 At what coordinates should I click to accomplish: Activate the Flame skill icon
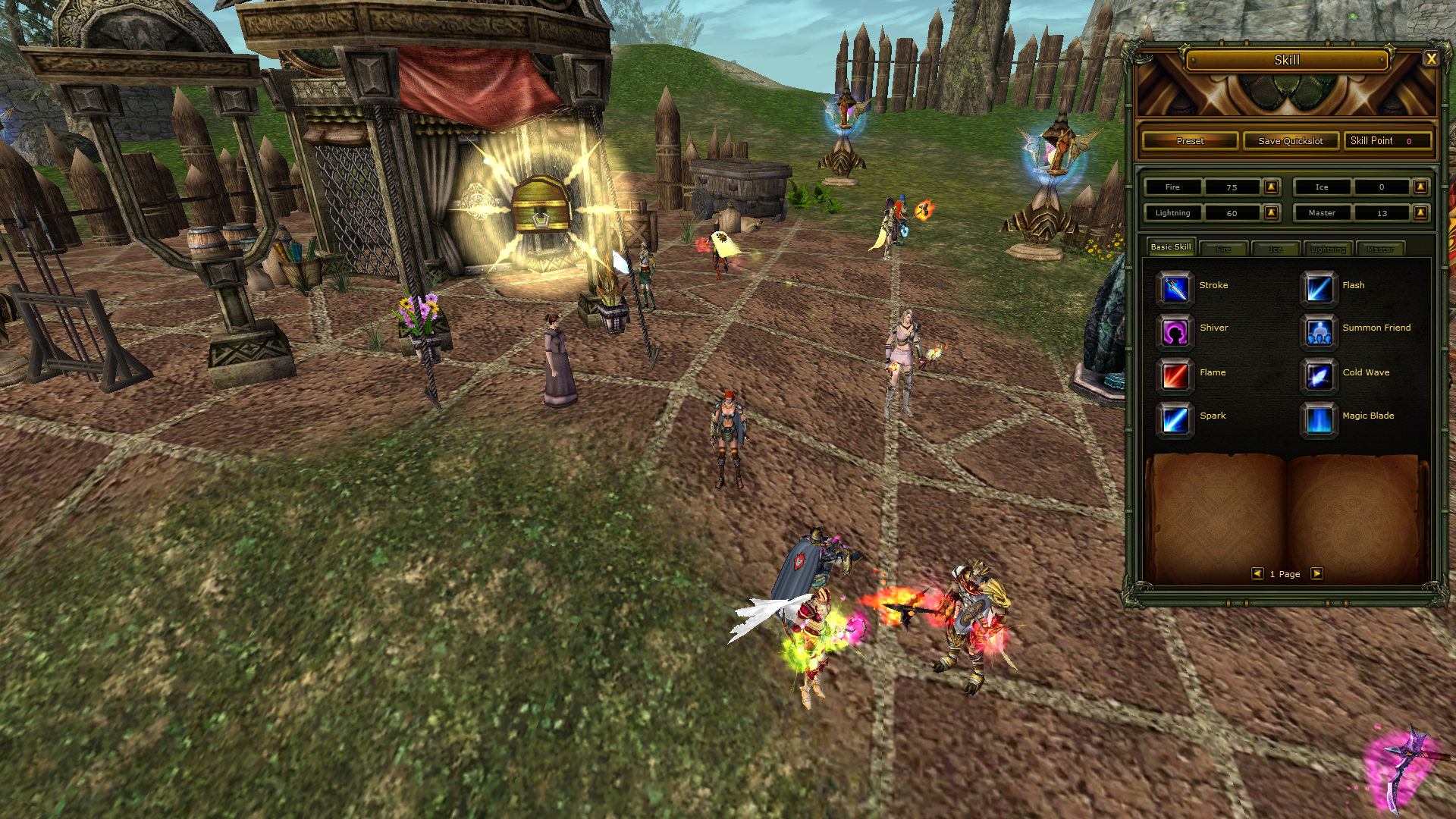(1175, 375)
